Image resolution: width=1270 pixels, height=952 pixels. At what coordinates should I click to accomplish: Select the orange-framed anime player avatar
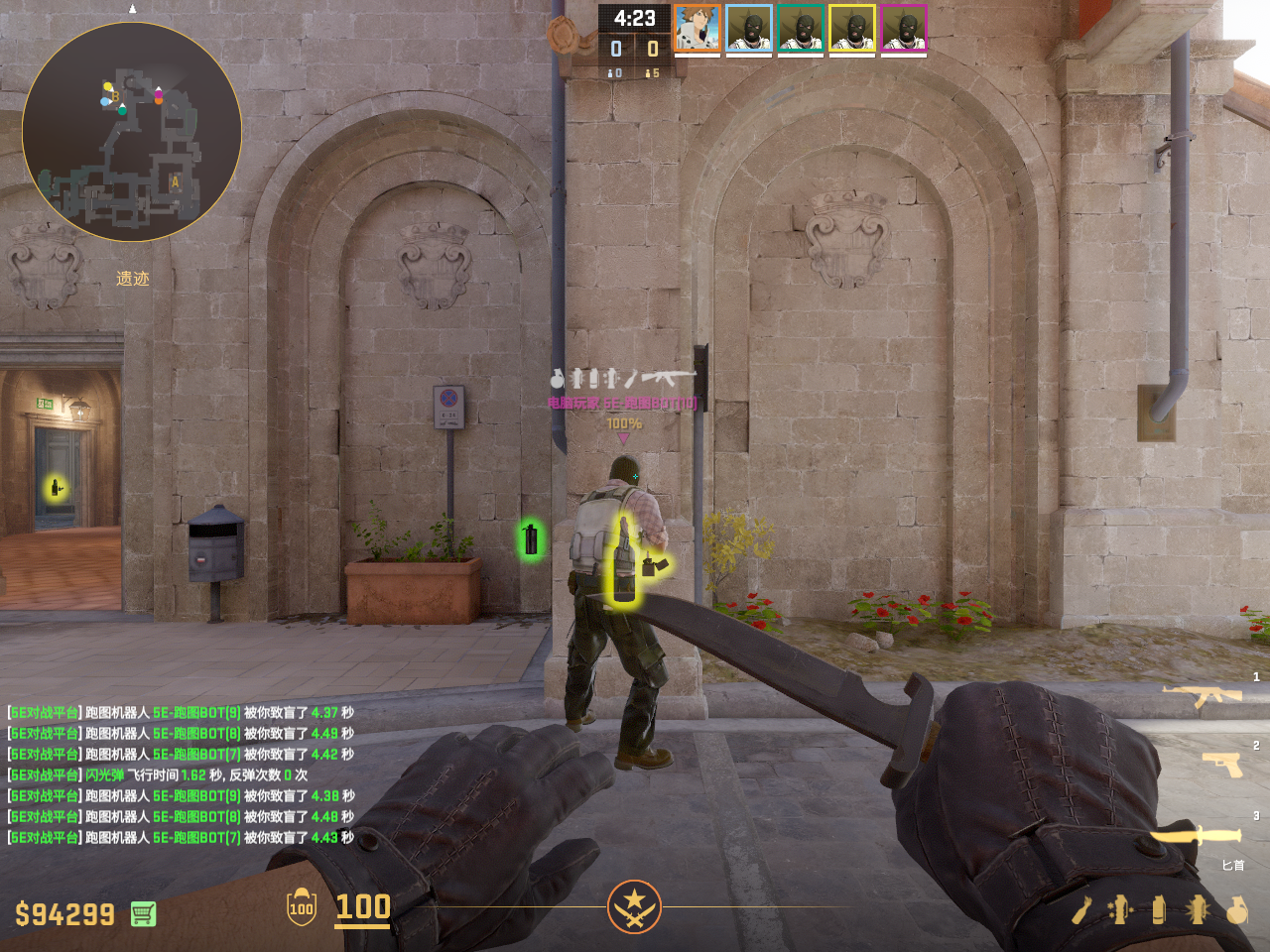coord(698,28)
